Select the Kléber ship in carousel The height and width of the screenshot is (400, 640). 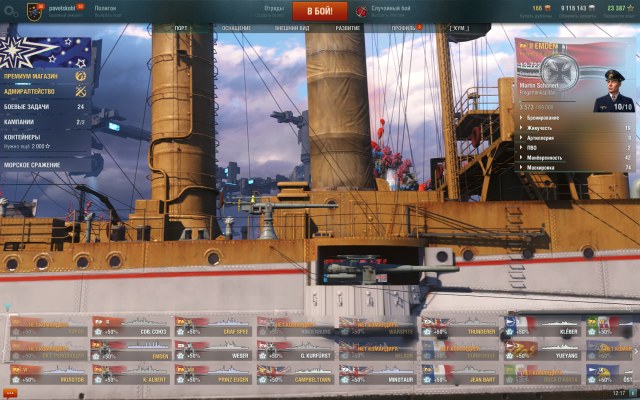(x=541, y=326)
